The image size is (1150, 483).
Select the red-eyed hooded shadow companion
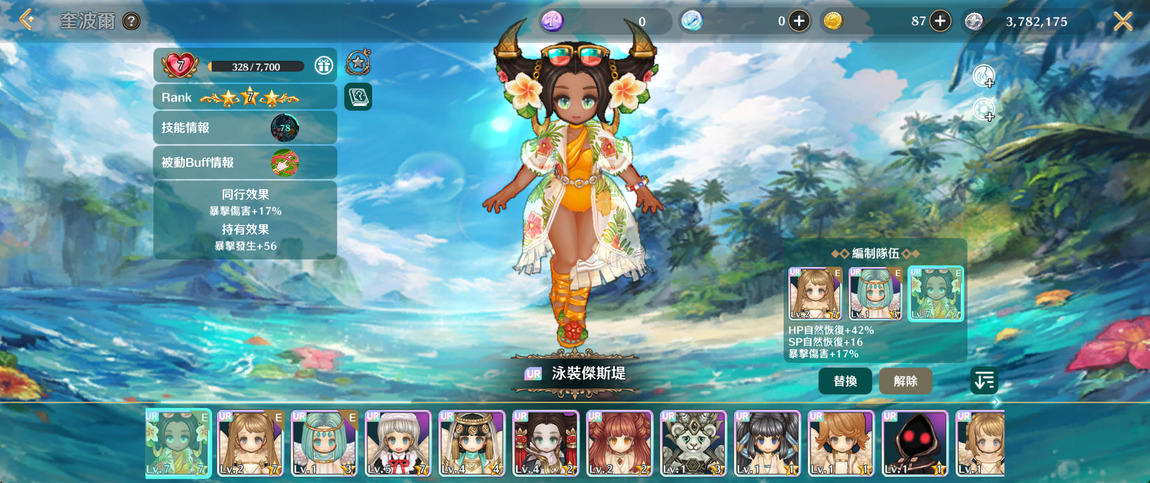(x=915, y=443)
